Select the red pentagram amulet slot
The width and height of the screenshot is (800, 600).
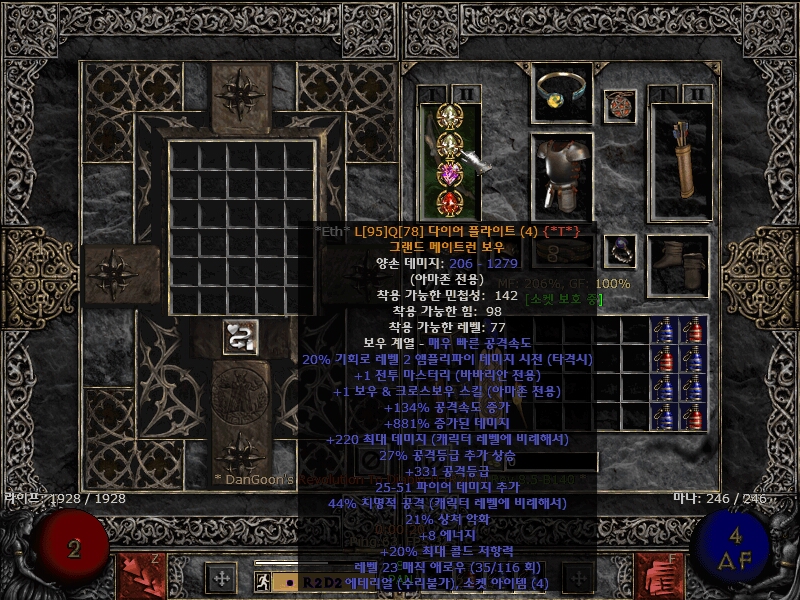619,105
